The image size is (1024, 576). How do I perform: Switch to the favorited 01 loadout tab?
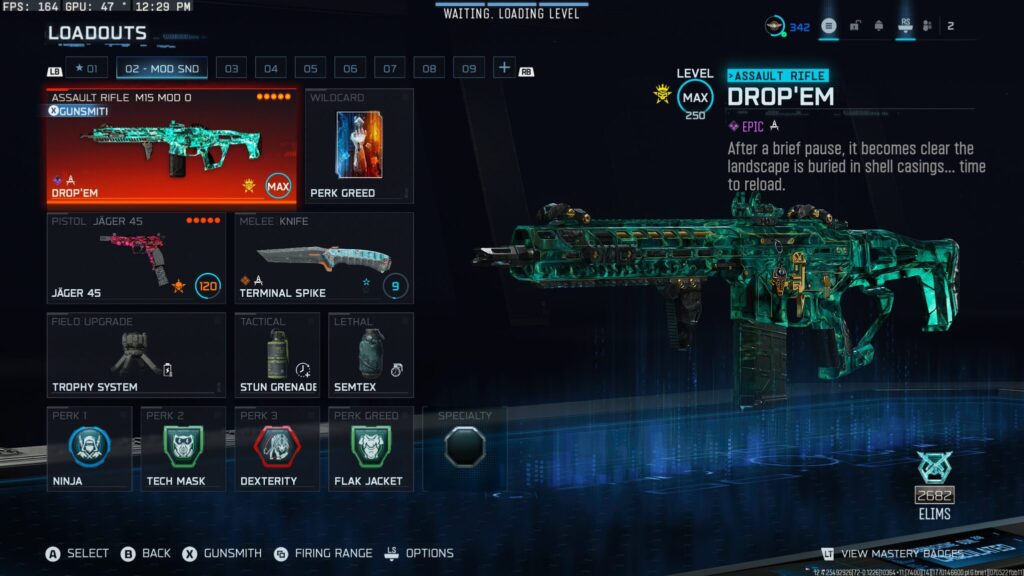[88, 68]
